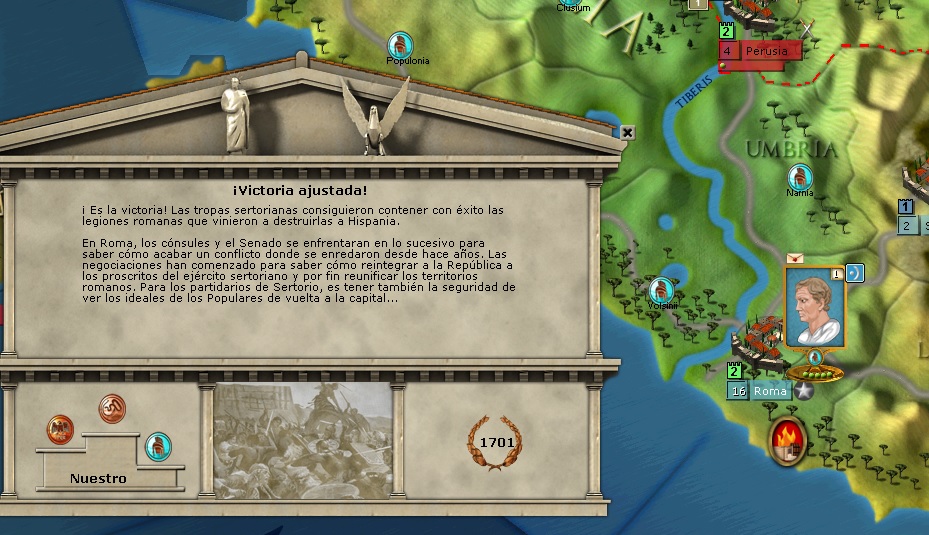Click the third-place teal helmet faction medallion
Screen dimensions: 929x535
point(158,446)
